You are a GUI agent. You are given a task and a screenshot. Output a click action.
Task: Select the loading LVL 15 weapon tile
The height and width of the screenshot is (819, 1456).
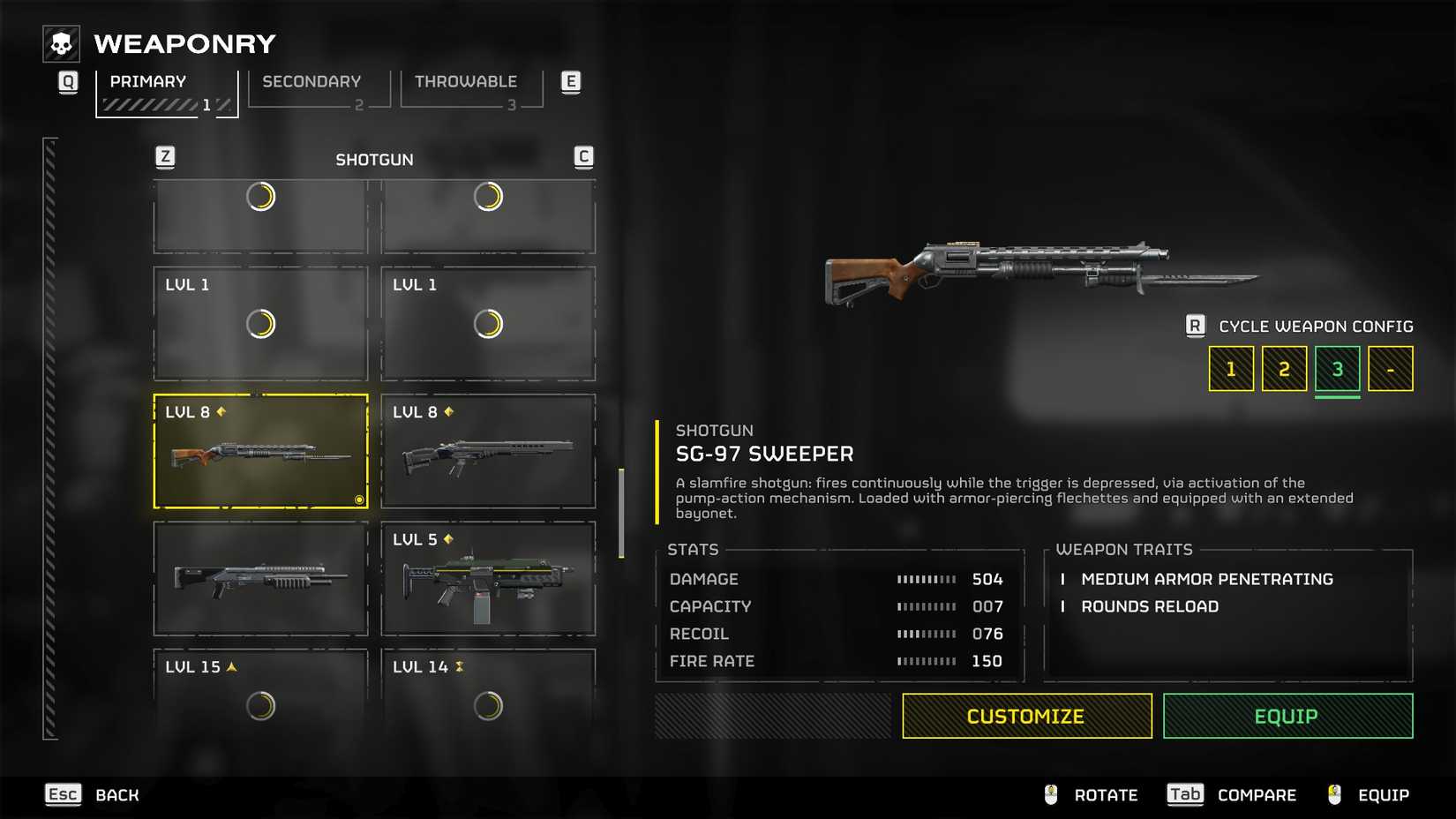pyautogui.click(x=260, y=693)
